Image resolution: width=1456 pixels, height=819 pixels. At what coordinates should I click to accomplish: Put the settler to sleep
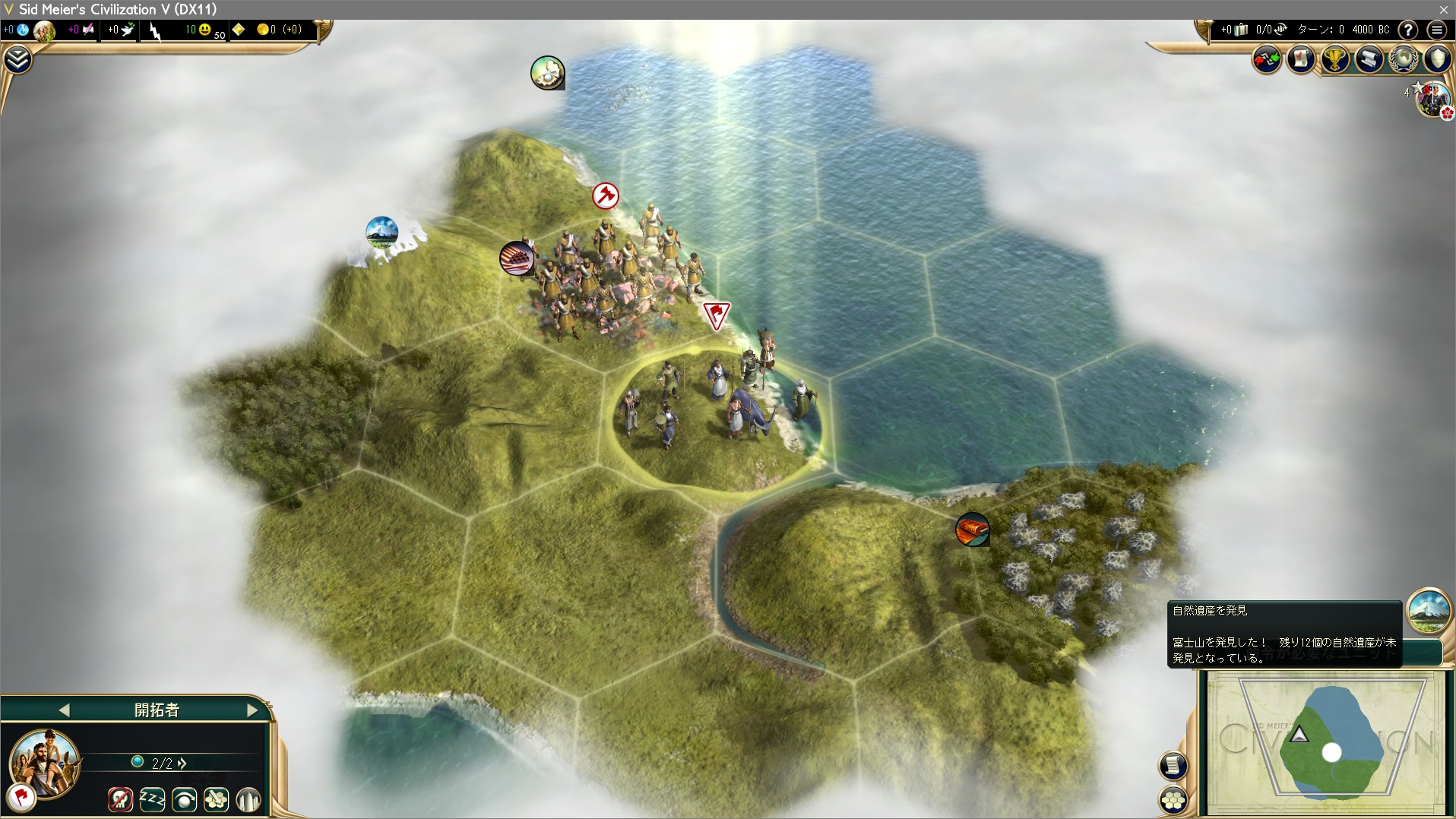coord(152,799)
